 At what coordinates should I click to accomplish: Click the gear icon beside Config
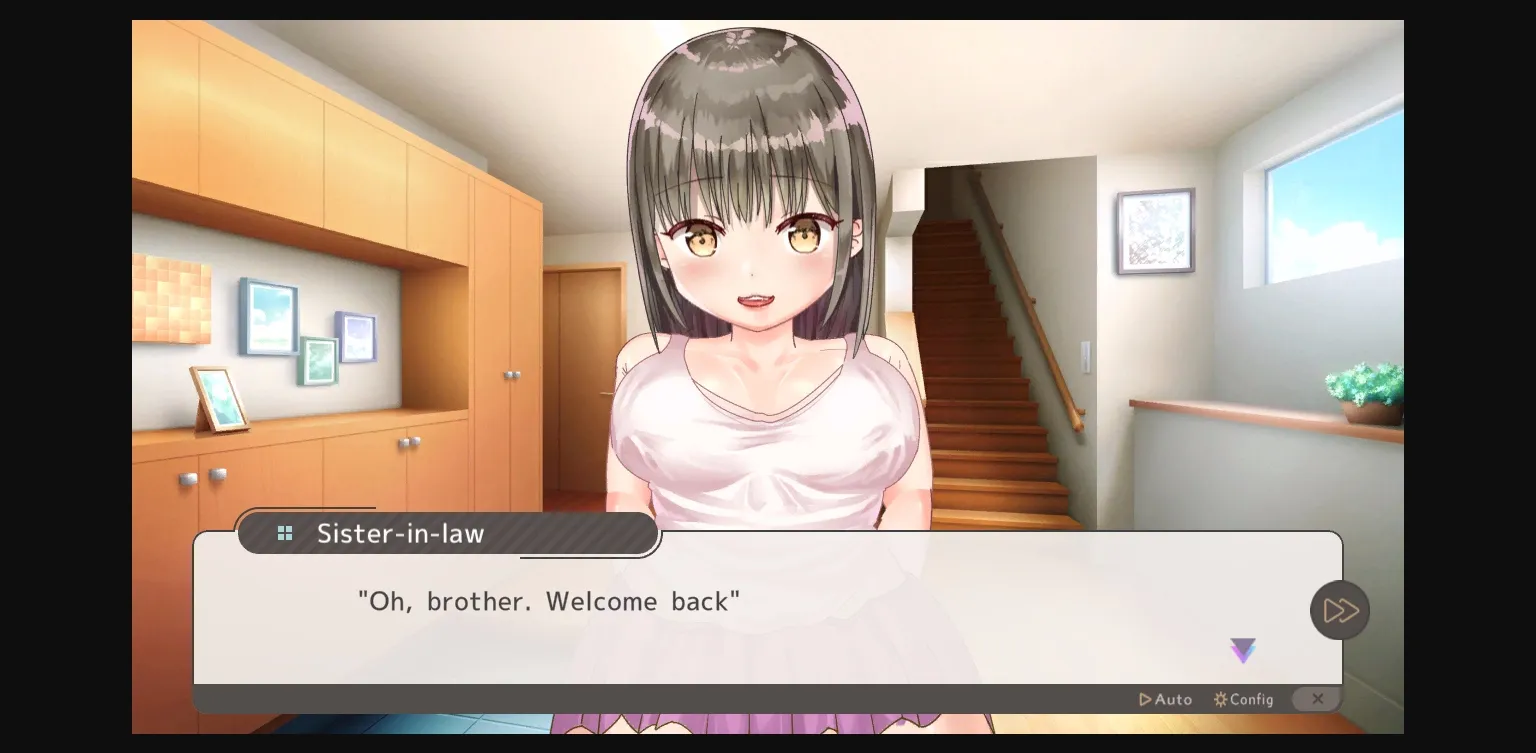(x=1221, y=699)
